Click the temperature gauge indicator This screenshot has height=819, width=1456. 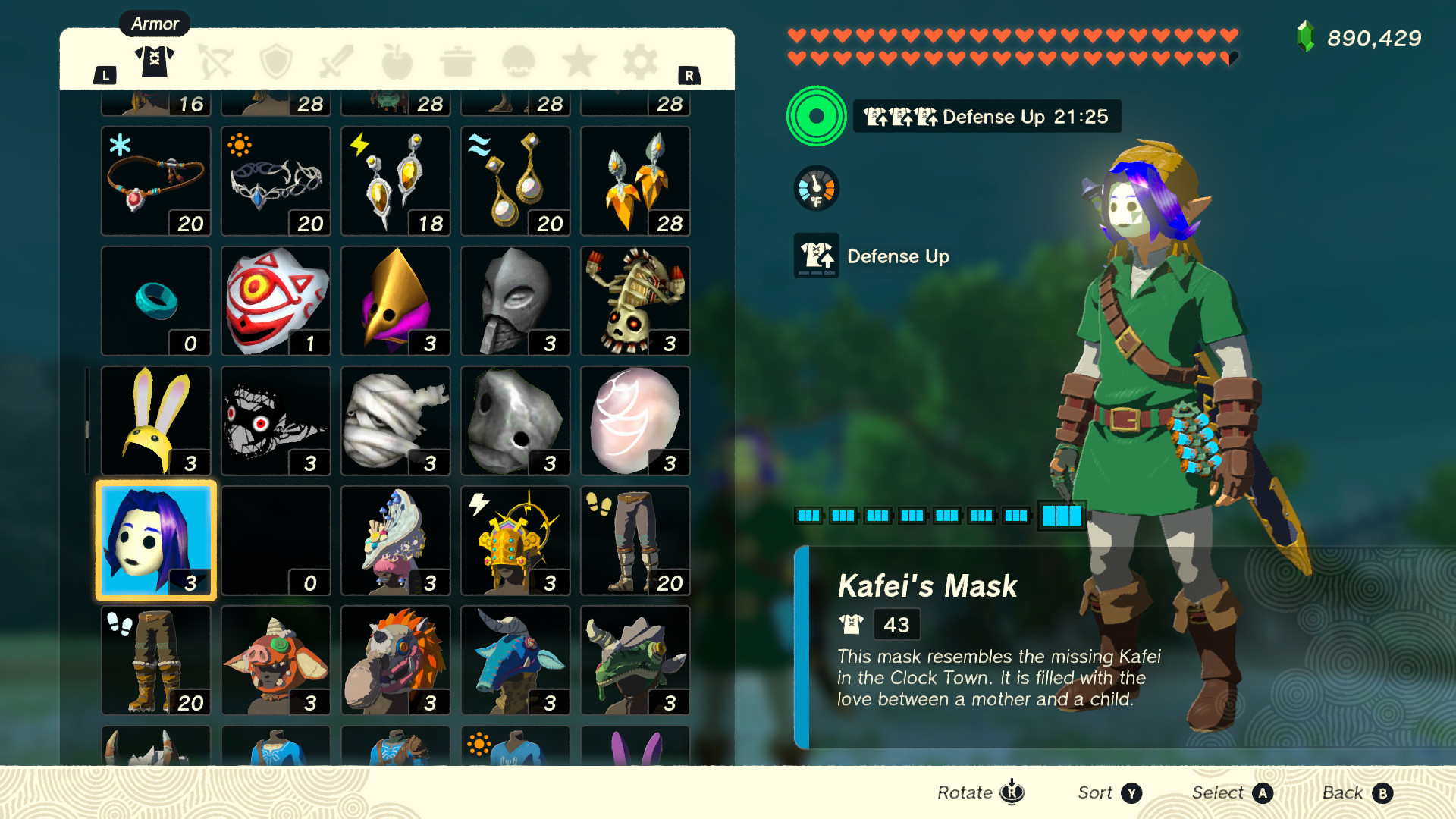coord(817,188)
